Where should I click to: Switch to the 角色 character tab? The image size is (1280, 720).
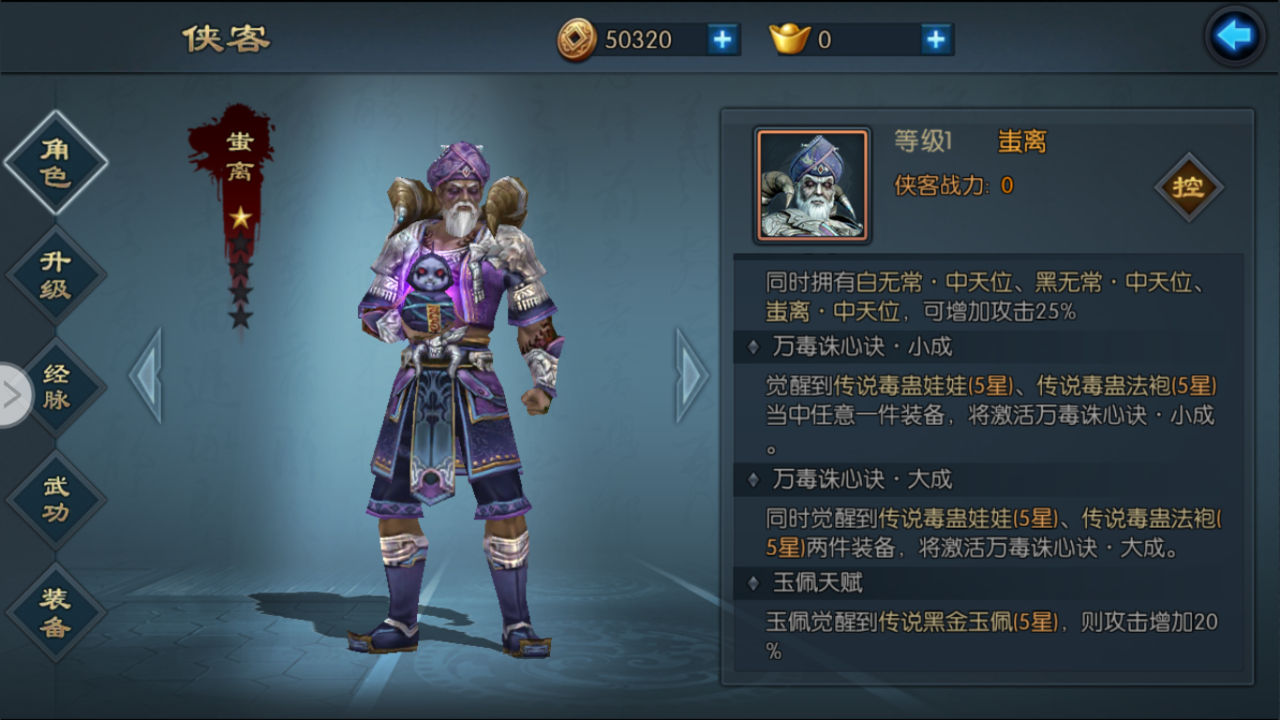tap(56, 163)
